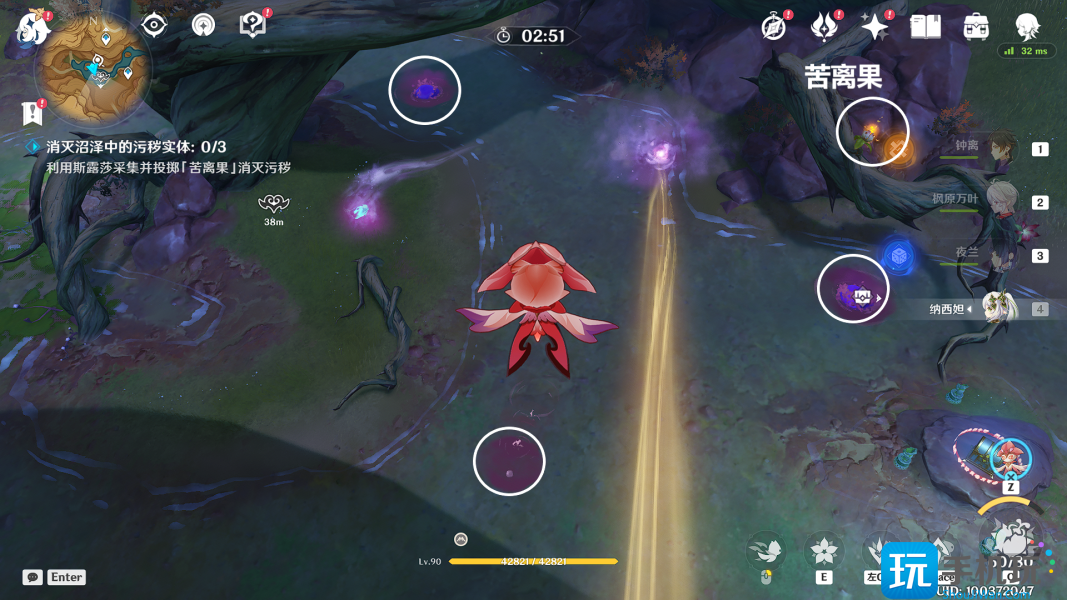Screen dimensions: 1067x600
Task: Open the backpack inventory
Action: point(976,27)
